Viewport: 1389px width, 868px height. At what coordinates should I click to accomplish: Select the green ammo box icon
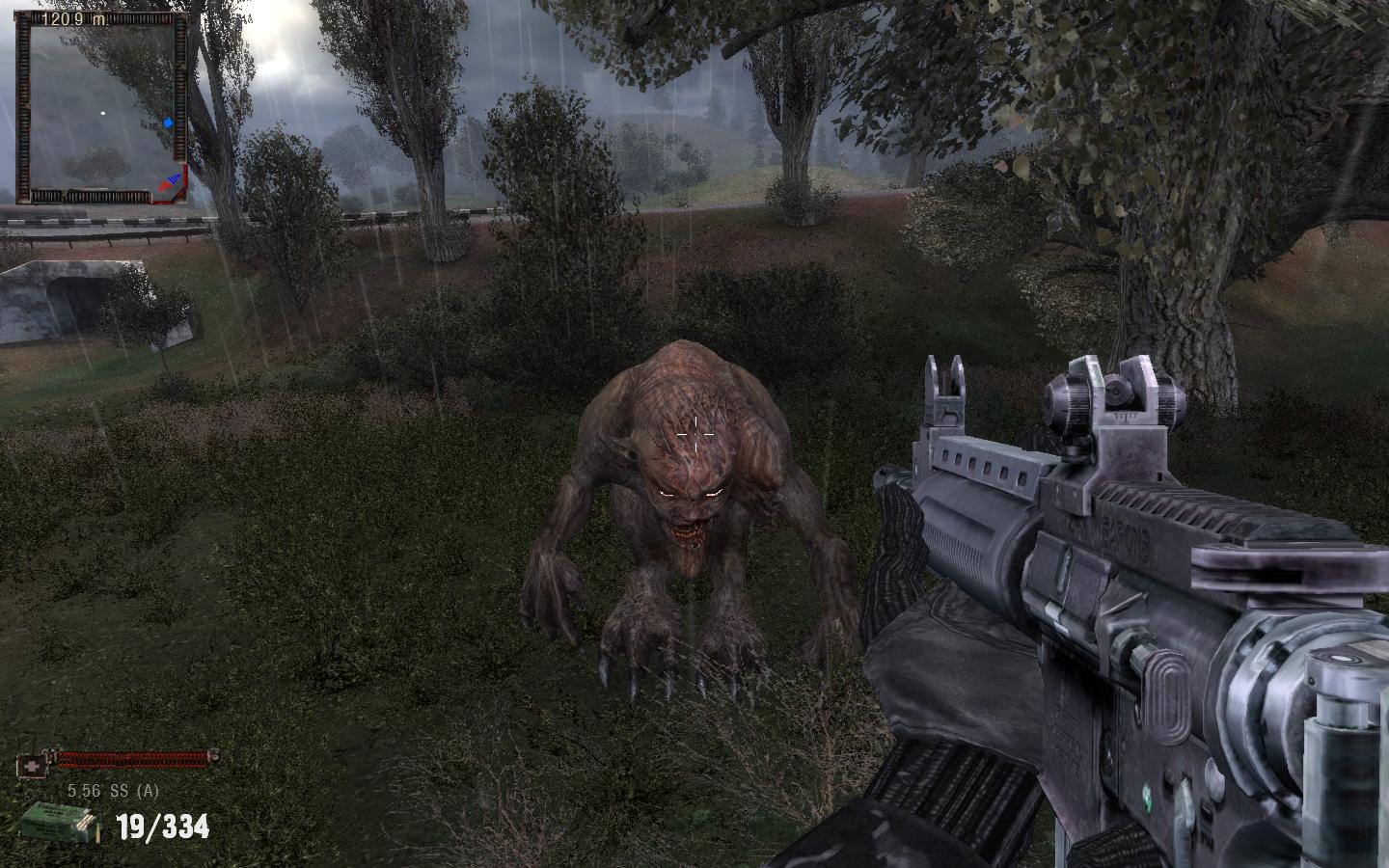(60, 824)
